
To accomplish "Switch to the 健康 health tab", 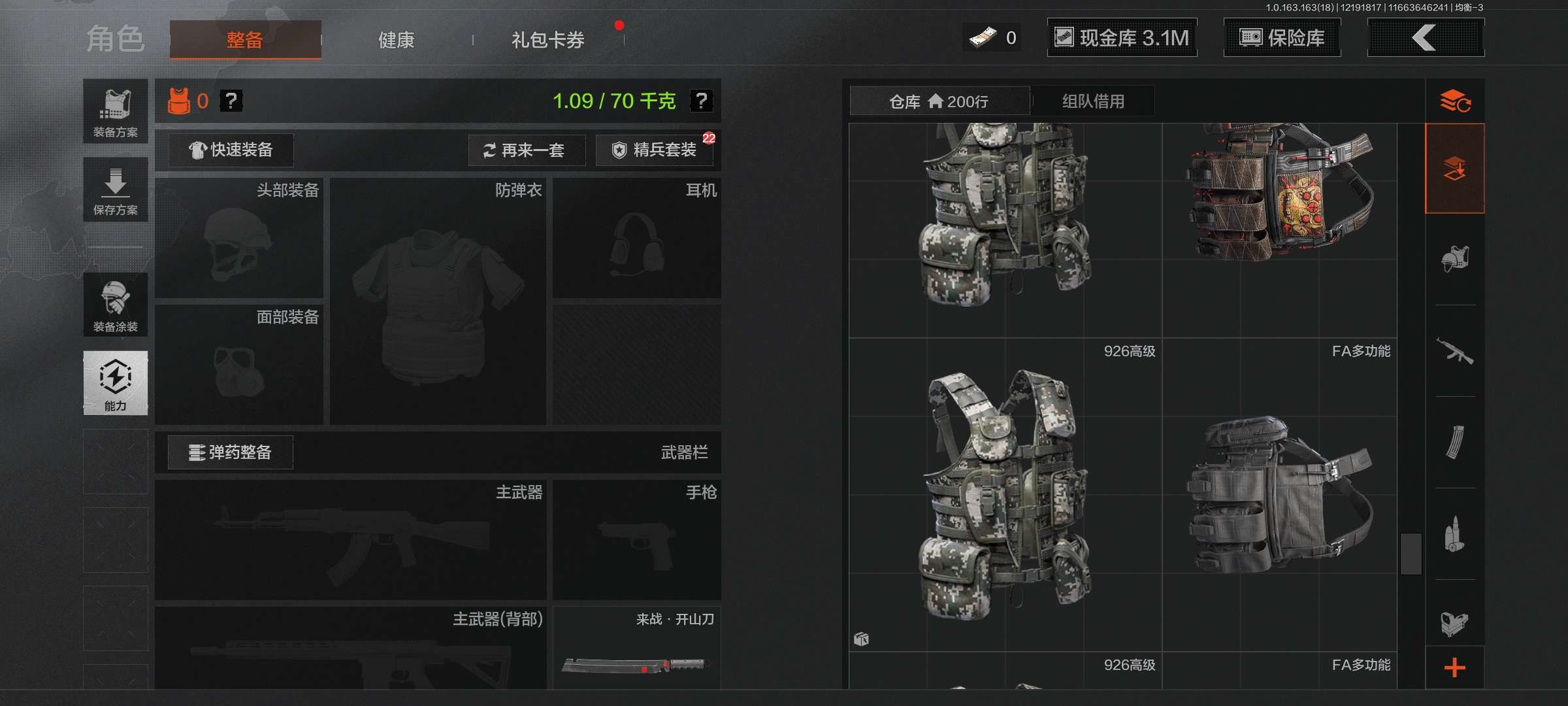I will 395,39.
